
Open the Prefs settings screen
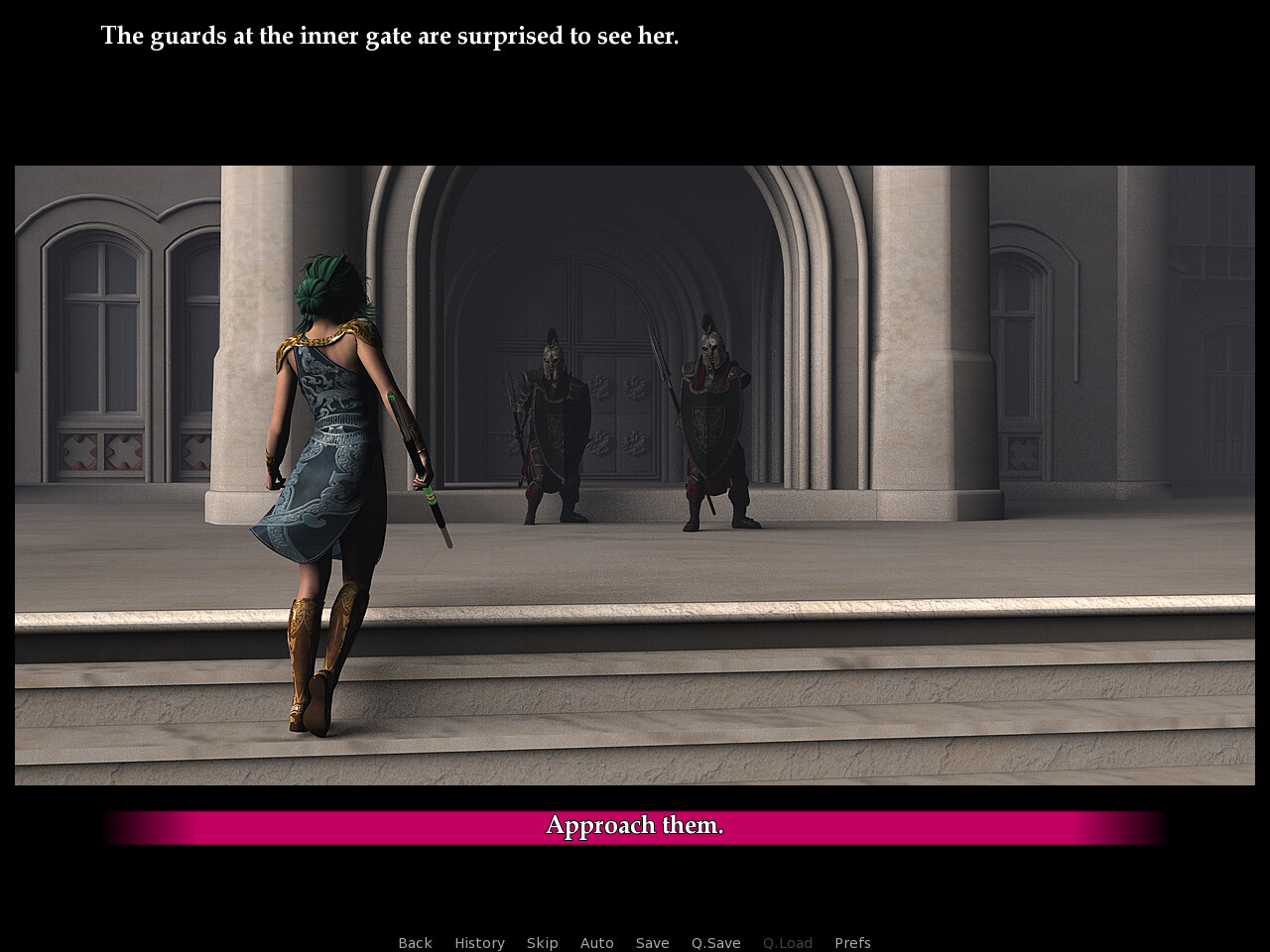852,942
